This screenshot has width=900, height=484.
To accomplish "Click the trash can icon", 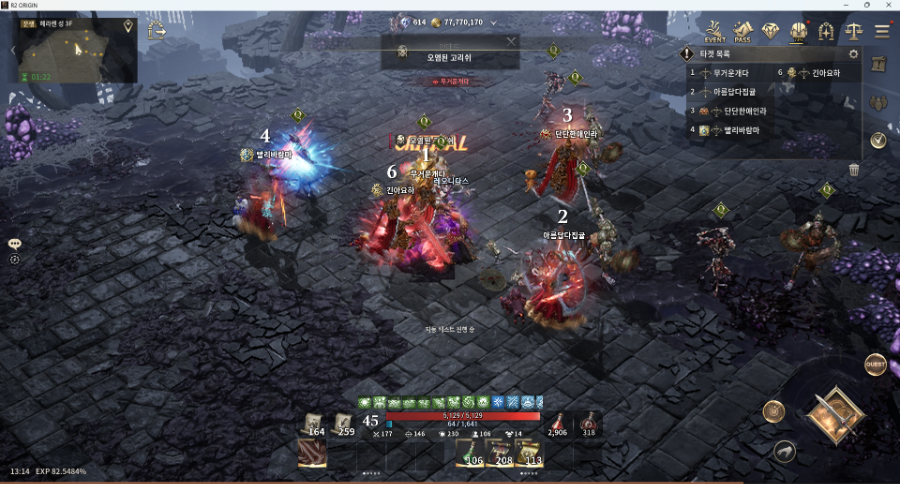I will 854,170.
